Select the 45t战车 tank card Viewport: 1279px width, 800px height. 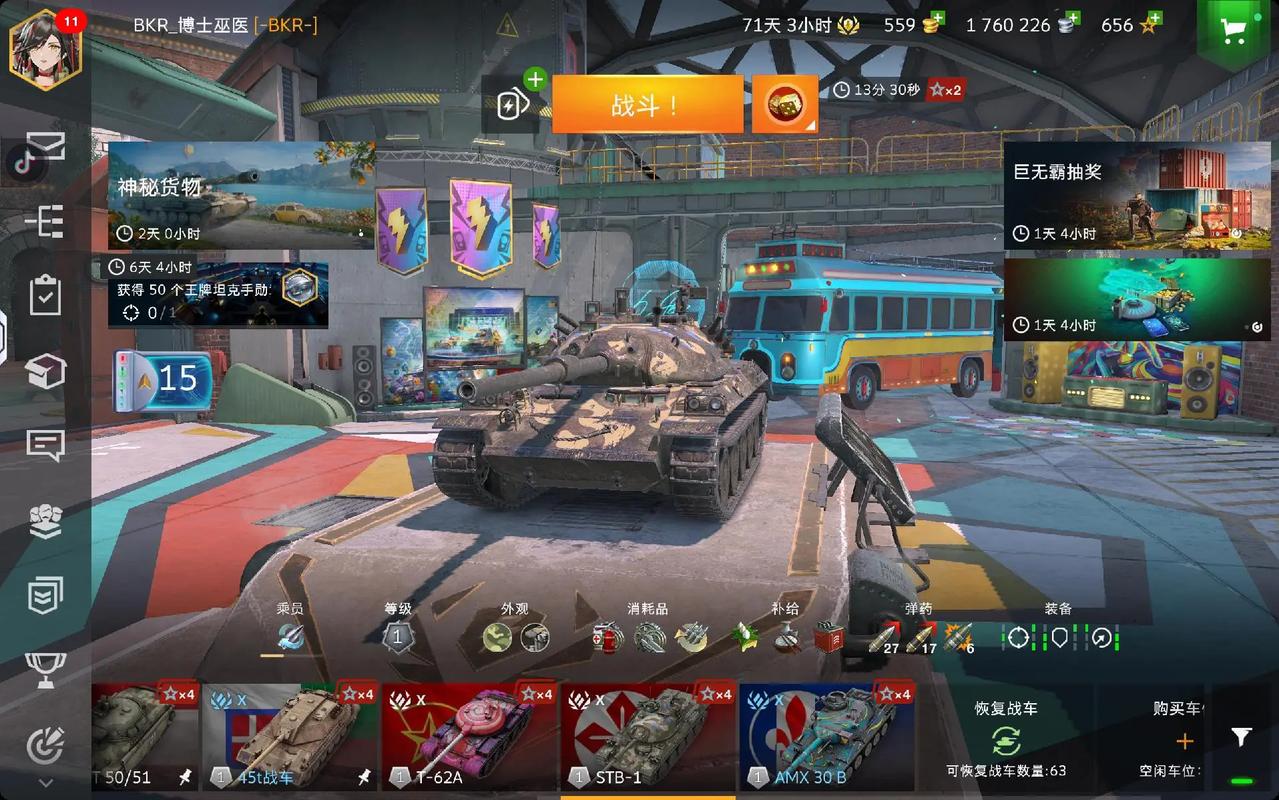pos(288,737)
